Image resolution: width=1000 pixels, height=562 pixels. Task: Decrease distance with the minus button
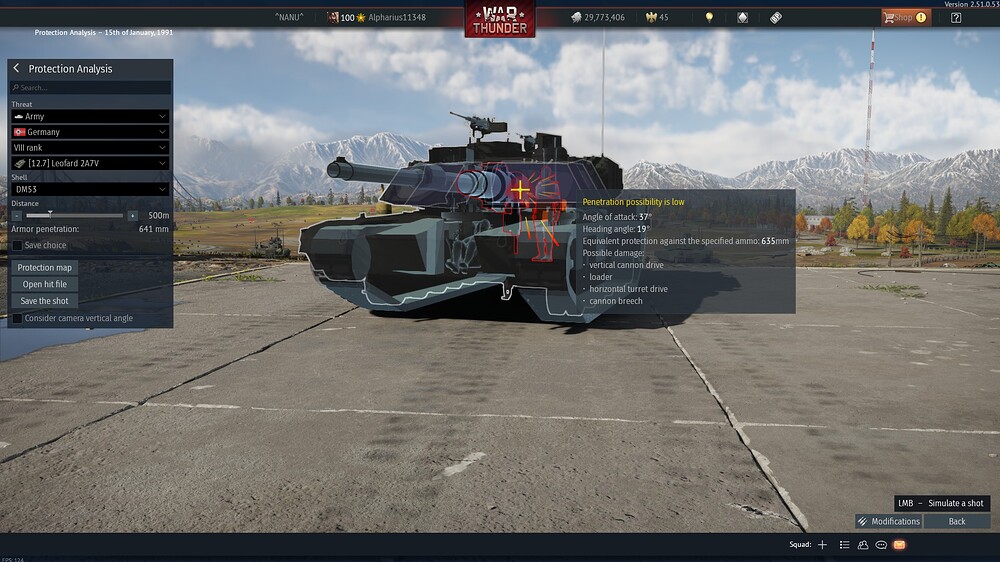point(17,215)
